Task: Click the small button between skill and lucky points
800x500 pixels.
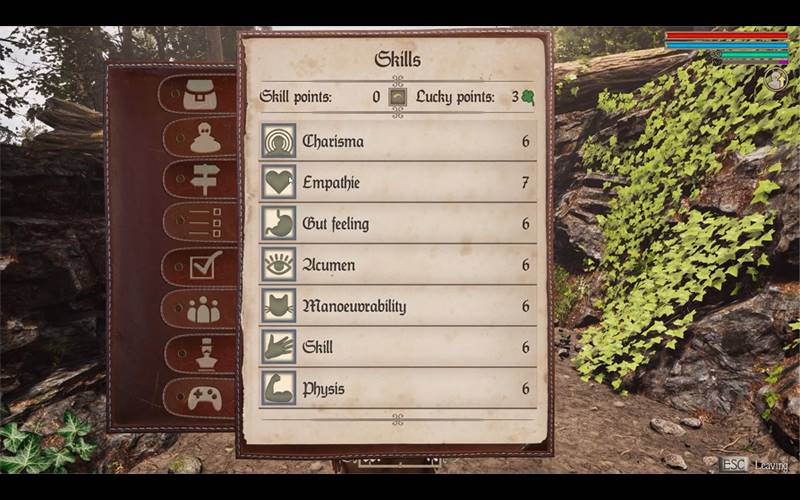Action: (398, 98)
